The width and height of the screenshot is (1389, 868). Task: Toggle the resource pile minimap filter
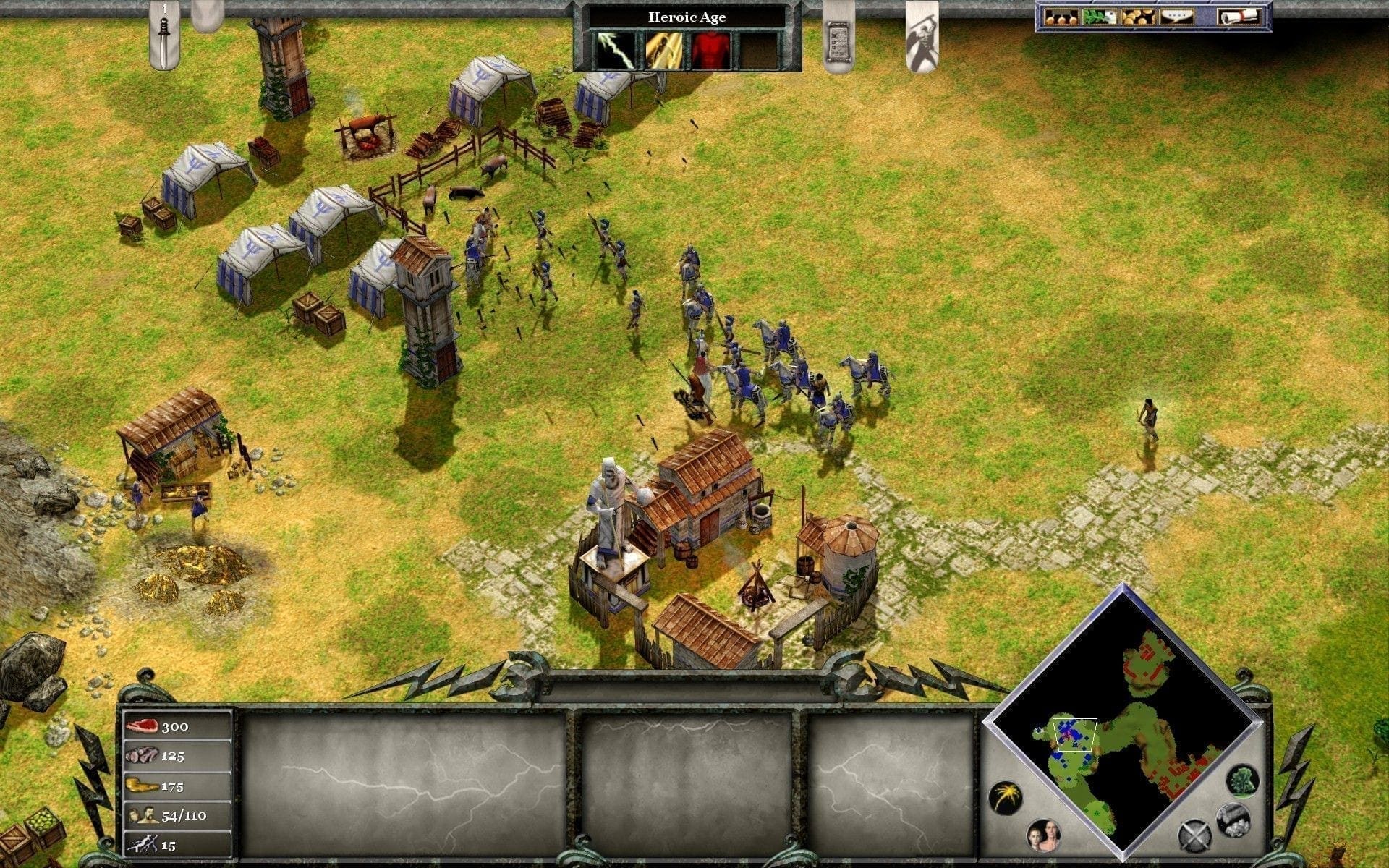(1233, 818)
